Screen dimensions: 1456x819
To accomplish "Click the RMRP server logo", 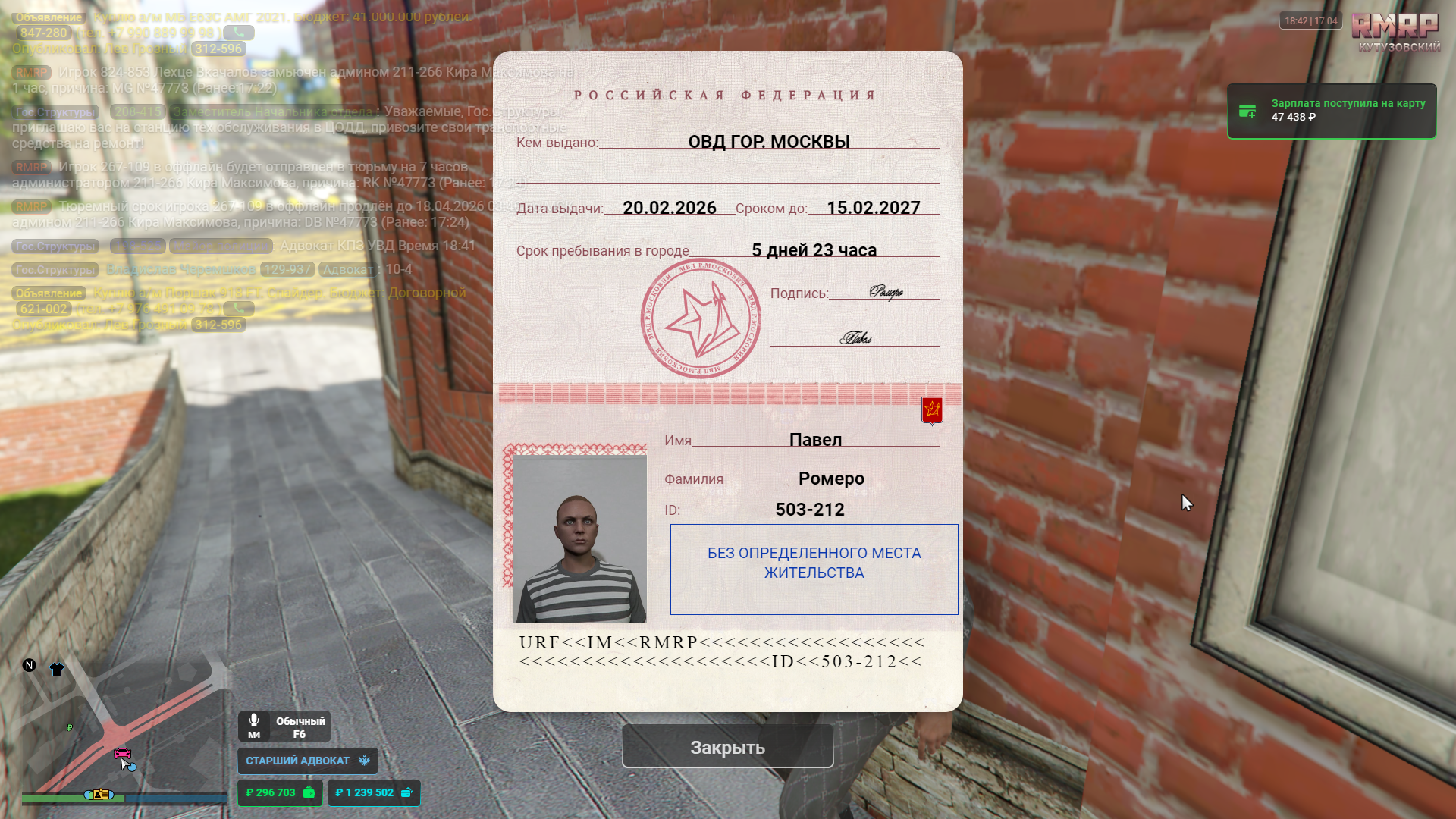I will click(x=1395, y=30).
